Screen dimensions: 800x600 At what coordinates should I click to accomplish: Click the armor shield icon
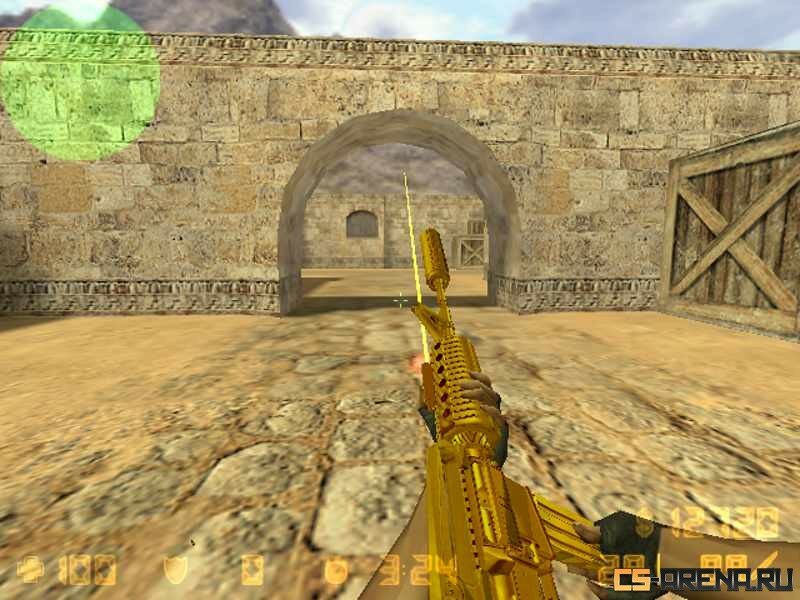[x=174, y=569]
